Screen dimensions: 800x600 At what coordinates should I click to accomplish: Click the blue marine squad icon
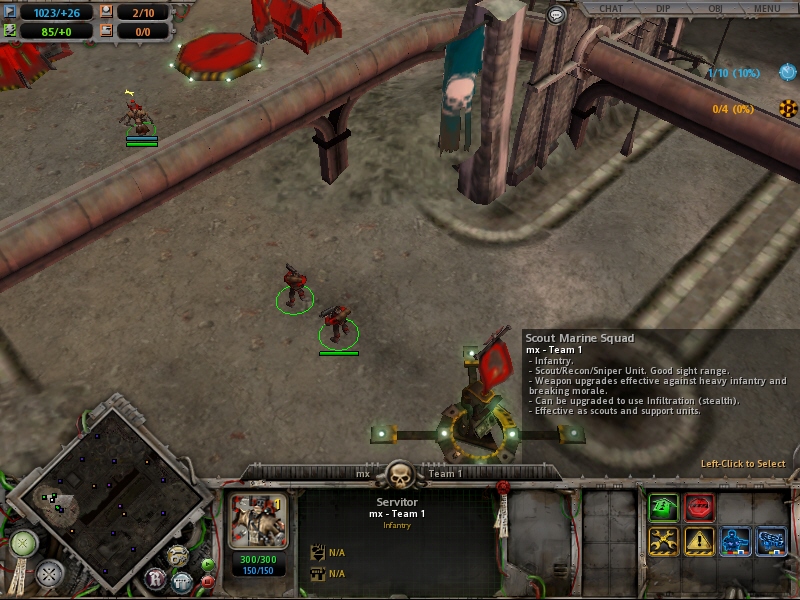(x=736, y=541)
